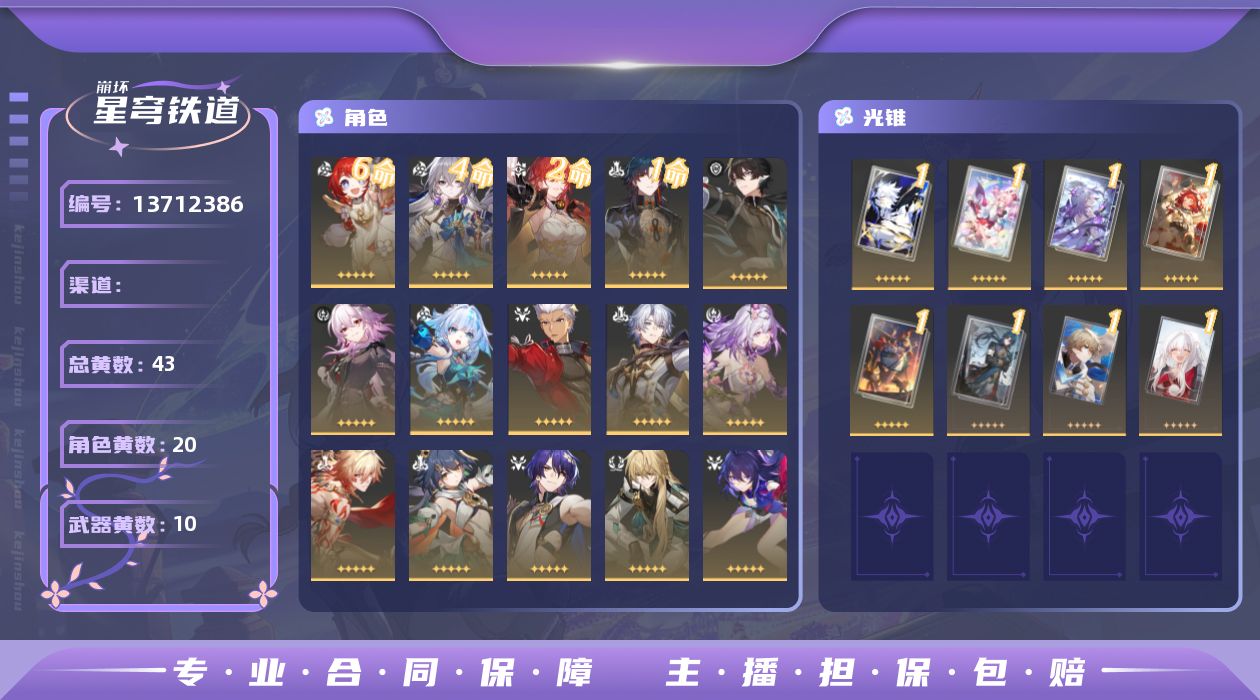The image size is (1260, 700).
Task: Open the 光锥 section header
Action: [x=884, y=118]
